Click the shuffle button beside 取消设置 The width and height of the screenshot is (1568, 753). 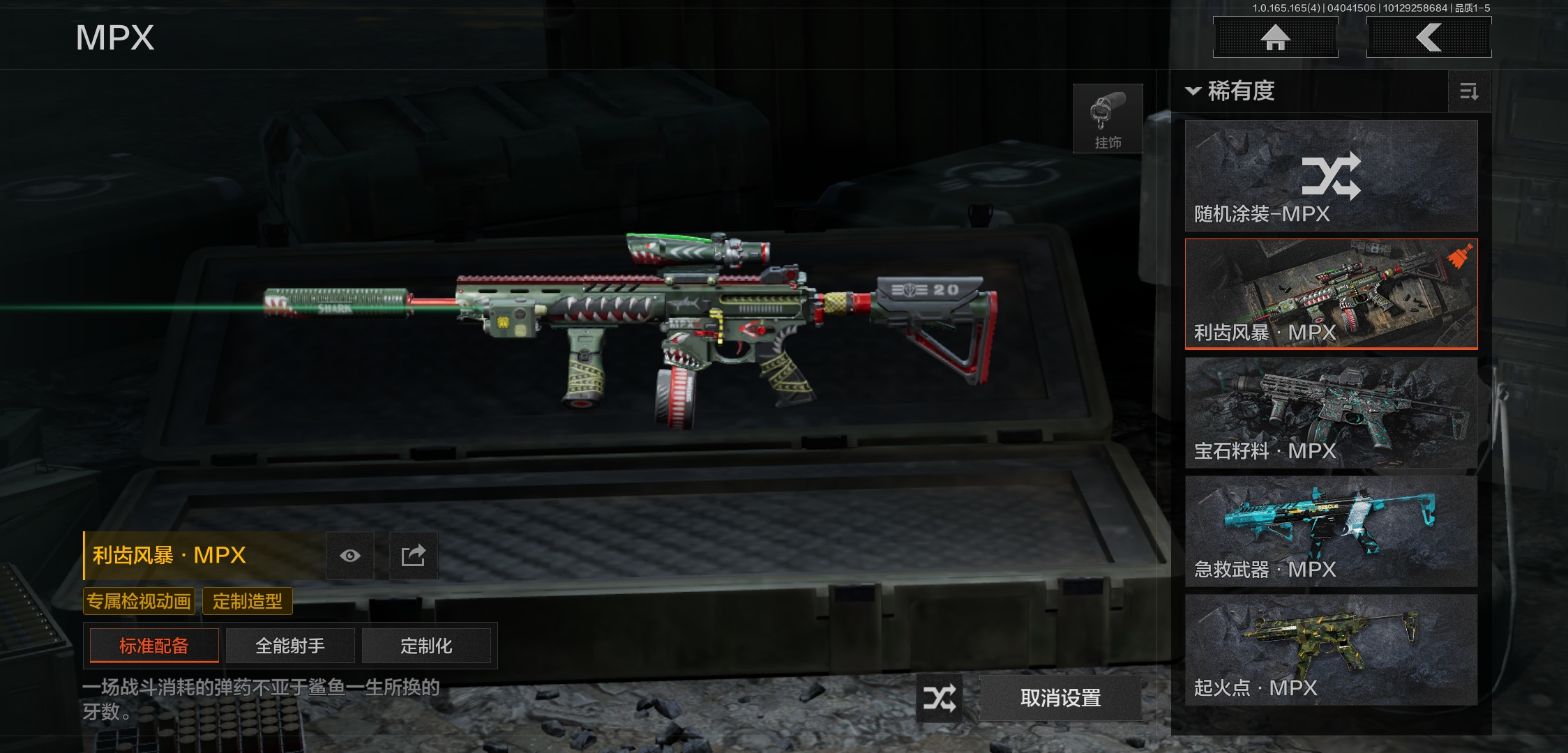click(939, 698)
